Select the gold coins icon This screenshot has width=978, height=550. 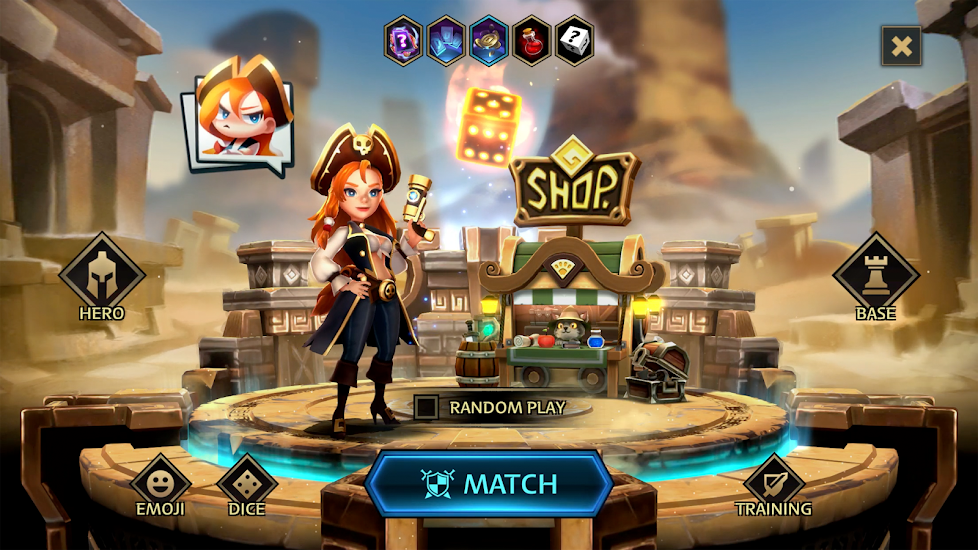pyautogui.click(x=489, y=41)
